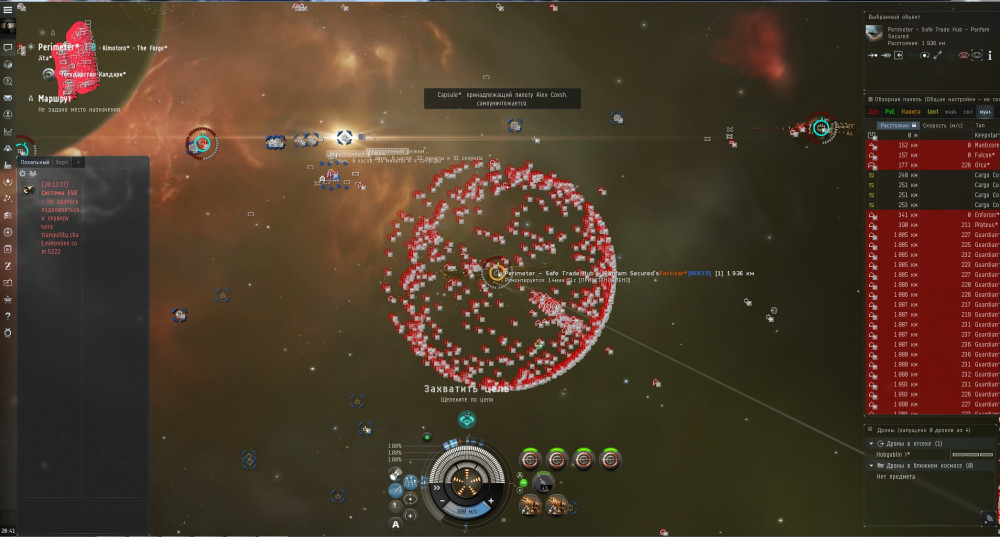1000x537 pixels.
Task: Switch to the Корп chat tab
Action: pos(62,161)
